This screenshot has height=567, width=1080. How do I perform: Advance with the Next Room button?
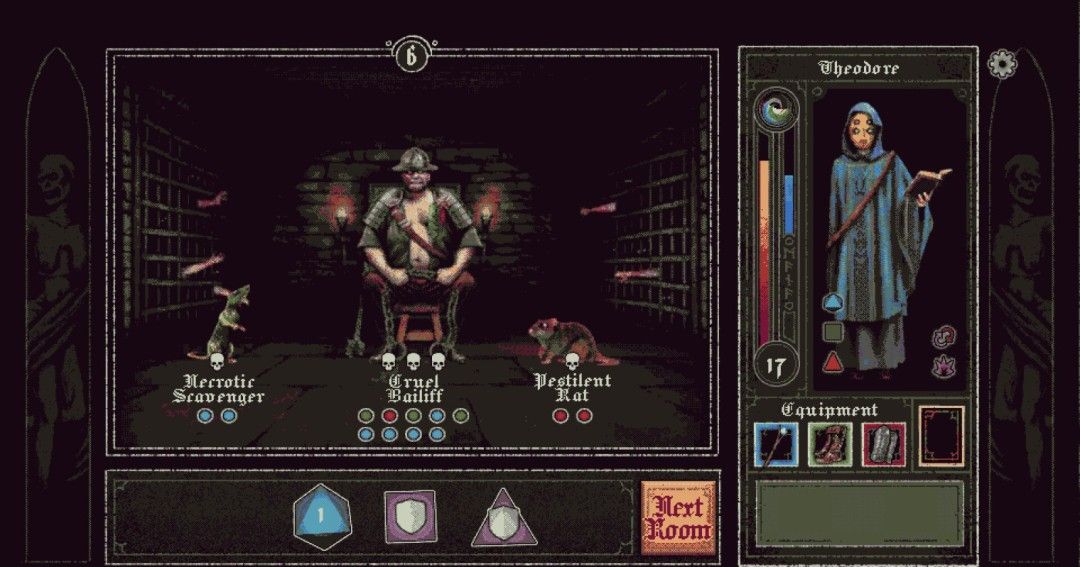[x=680, y=519]
